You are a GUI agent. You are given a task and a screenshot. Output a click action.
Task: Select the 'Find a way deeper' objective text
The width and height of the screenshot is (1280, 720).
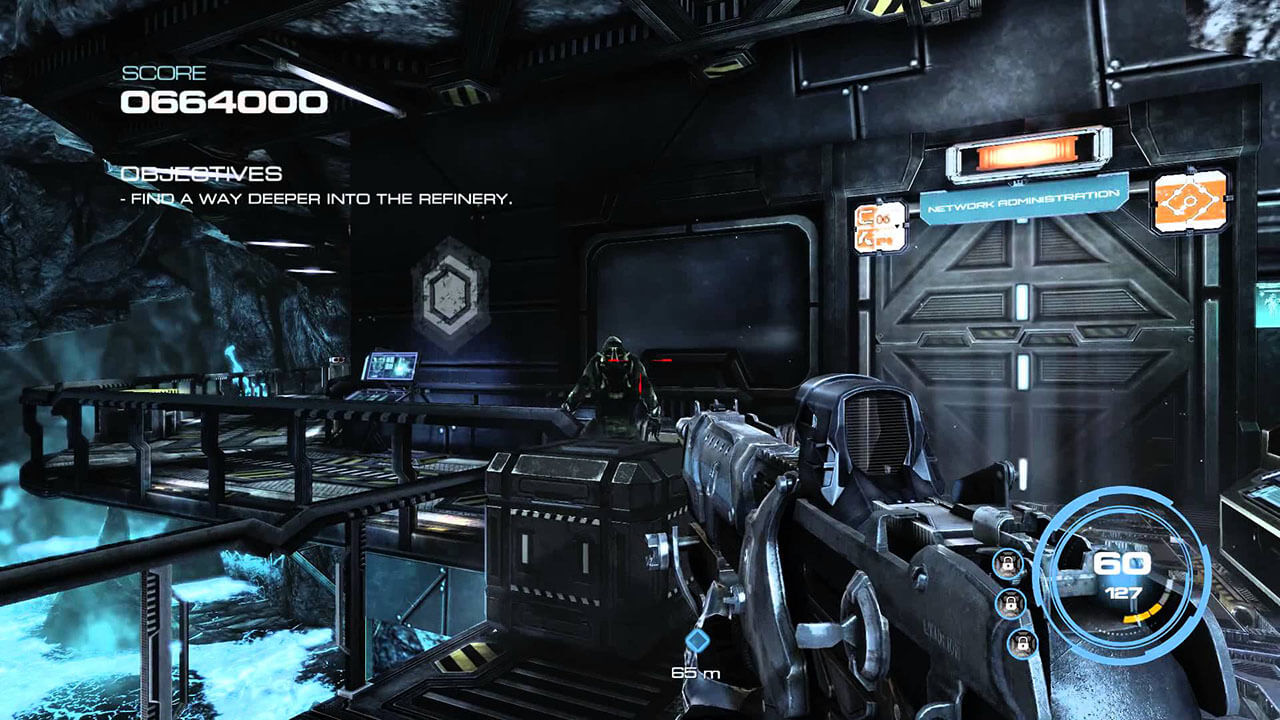coord(316,199)
